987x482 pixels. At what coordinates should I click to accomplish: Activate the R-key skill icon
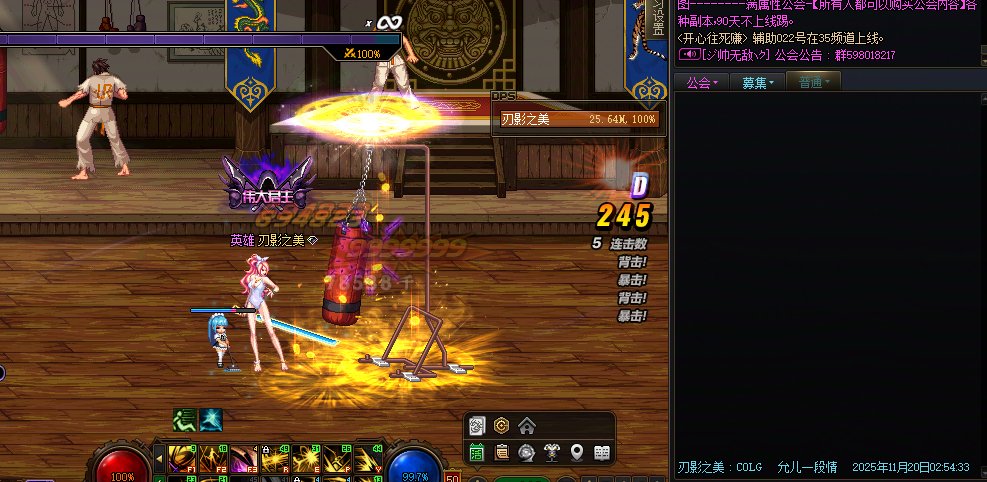click(x=273, y=458)
